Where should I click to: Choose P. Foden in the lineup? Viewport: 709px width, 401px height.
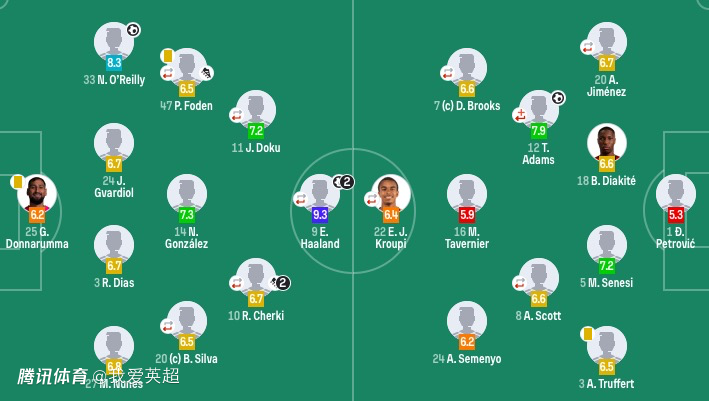click(187, 68)
